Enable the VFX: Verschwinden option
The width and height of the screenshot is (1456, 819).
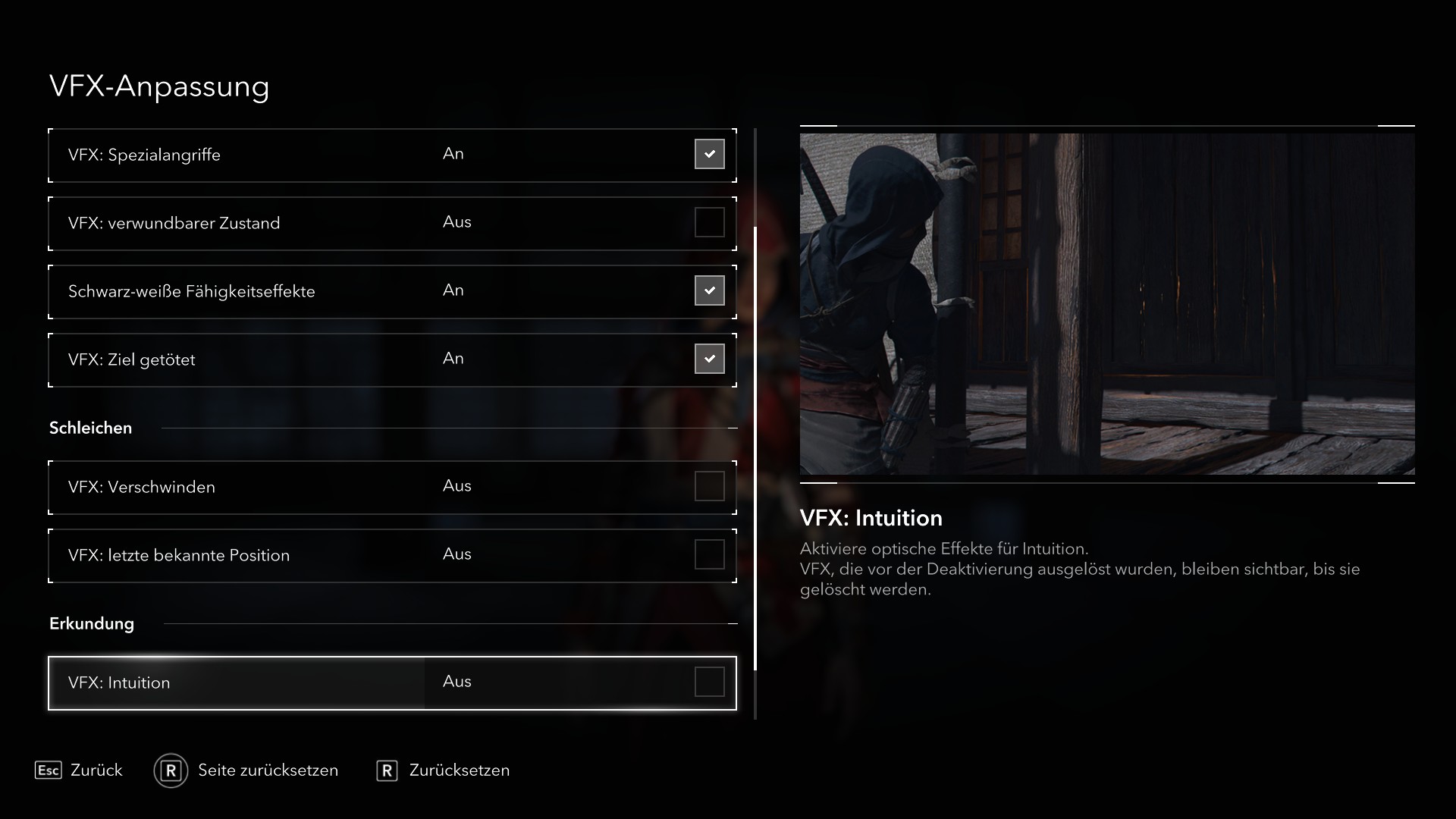(x=709, y=486)
